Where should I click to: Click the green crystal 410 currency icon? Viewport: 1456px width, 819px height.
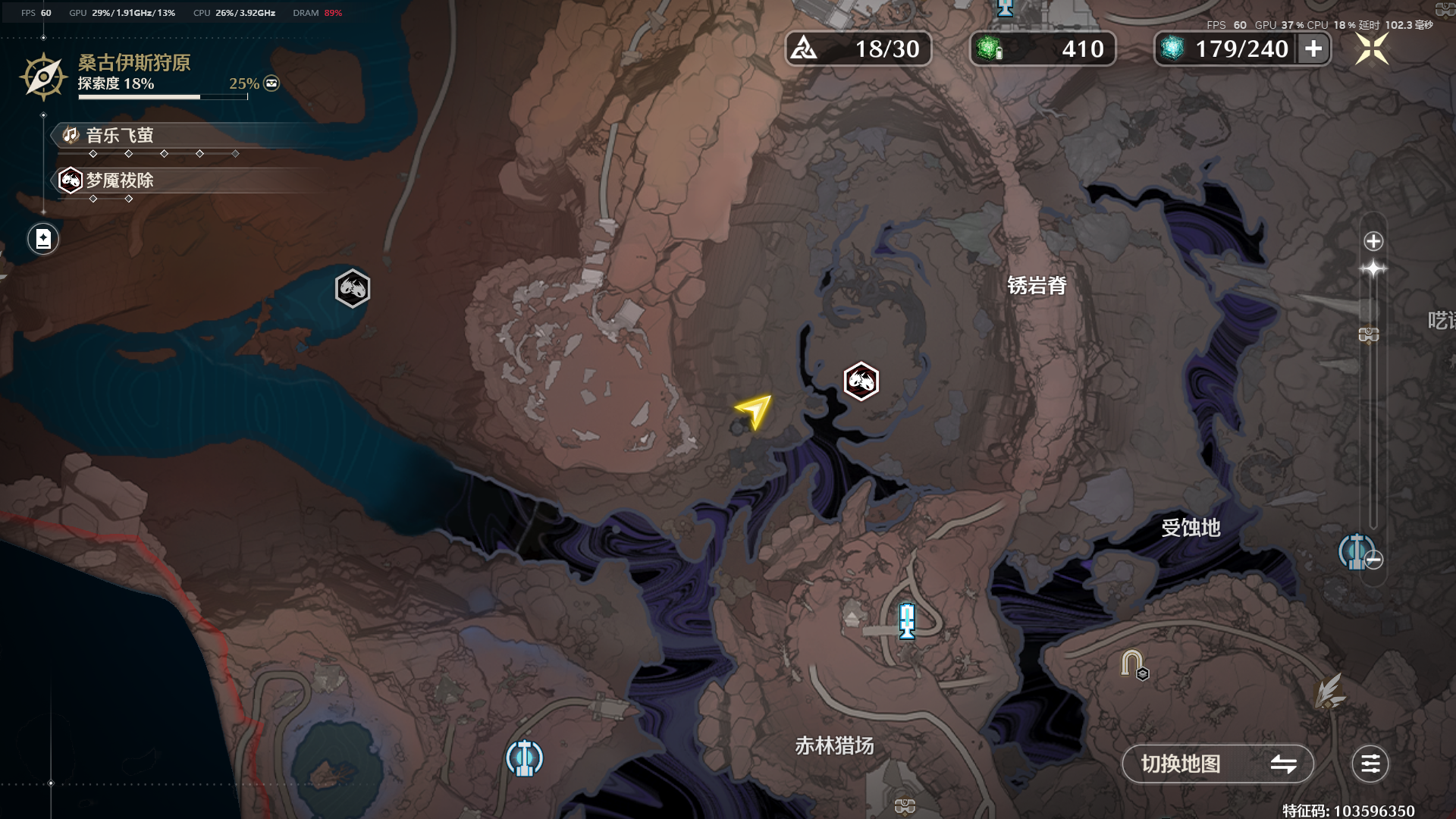tap(989, 49)
